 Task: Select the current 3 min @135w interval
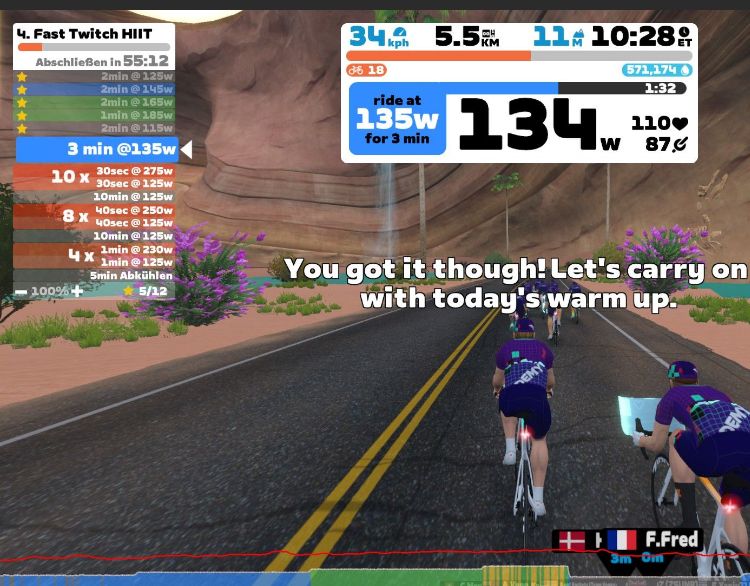97,150
